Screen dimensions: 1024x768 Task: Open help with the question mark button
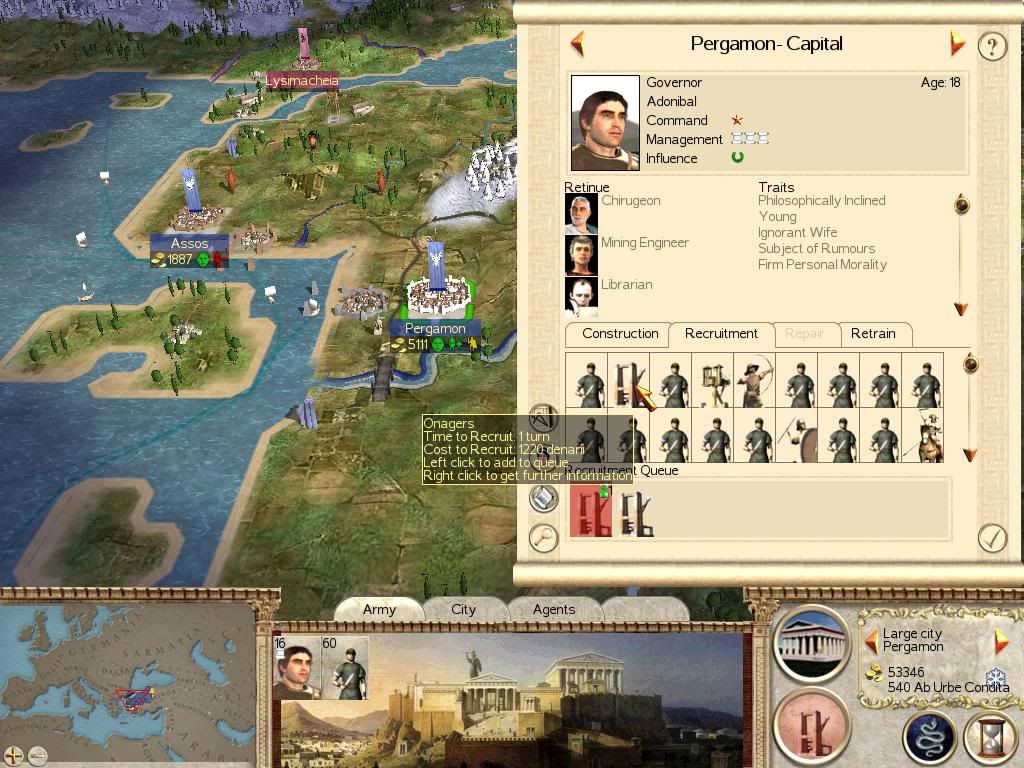click(991, 46)
